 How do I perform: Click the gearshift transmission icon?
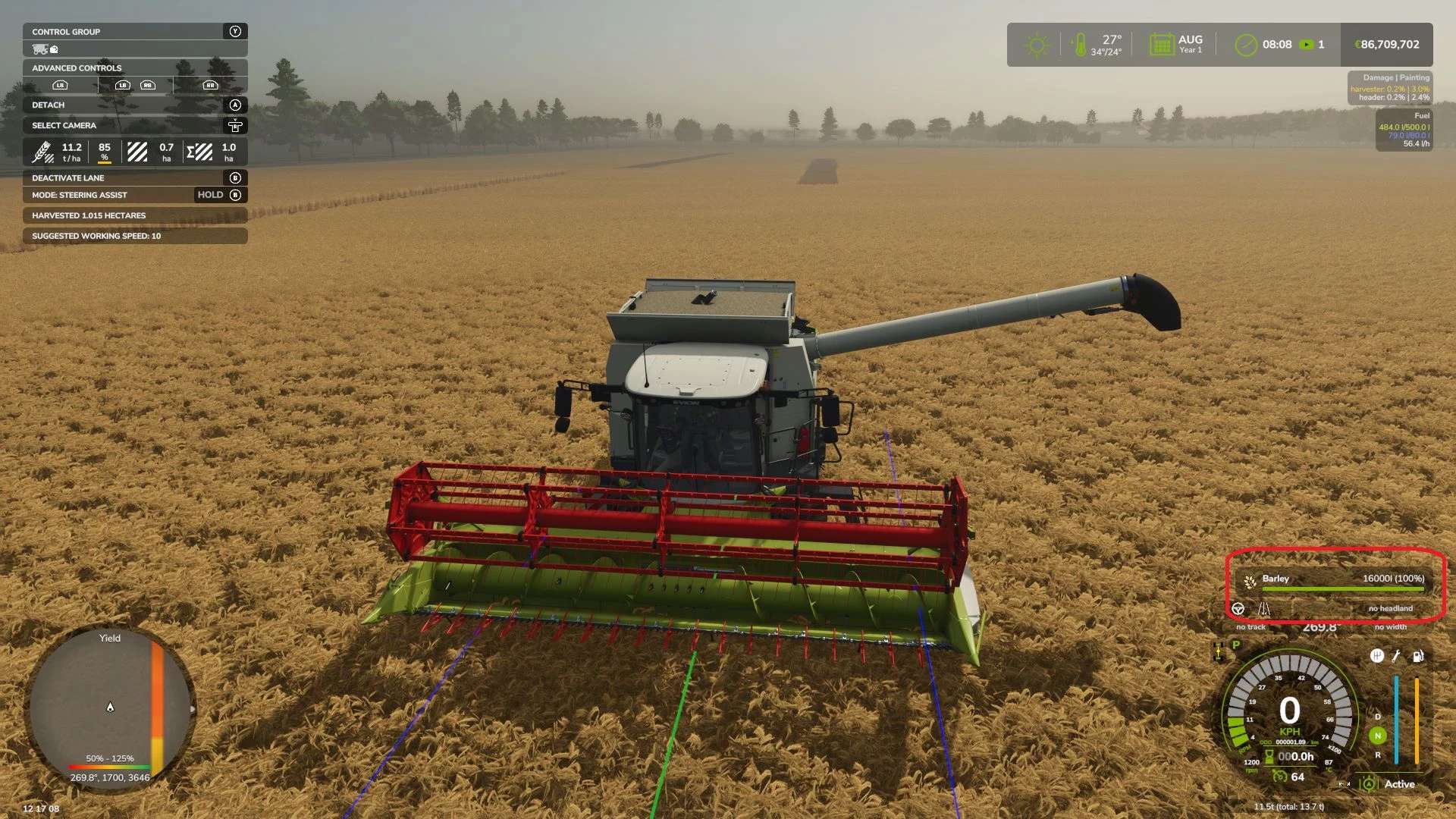(1377, 656)
